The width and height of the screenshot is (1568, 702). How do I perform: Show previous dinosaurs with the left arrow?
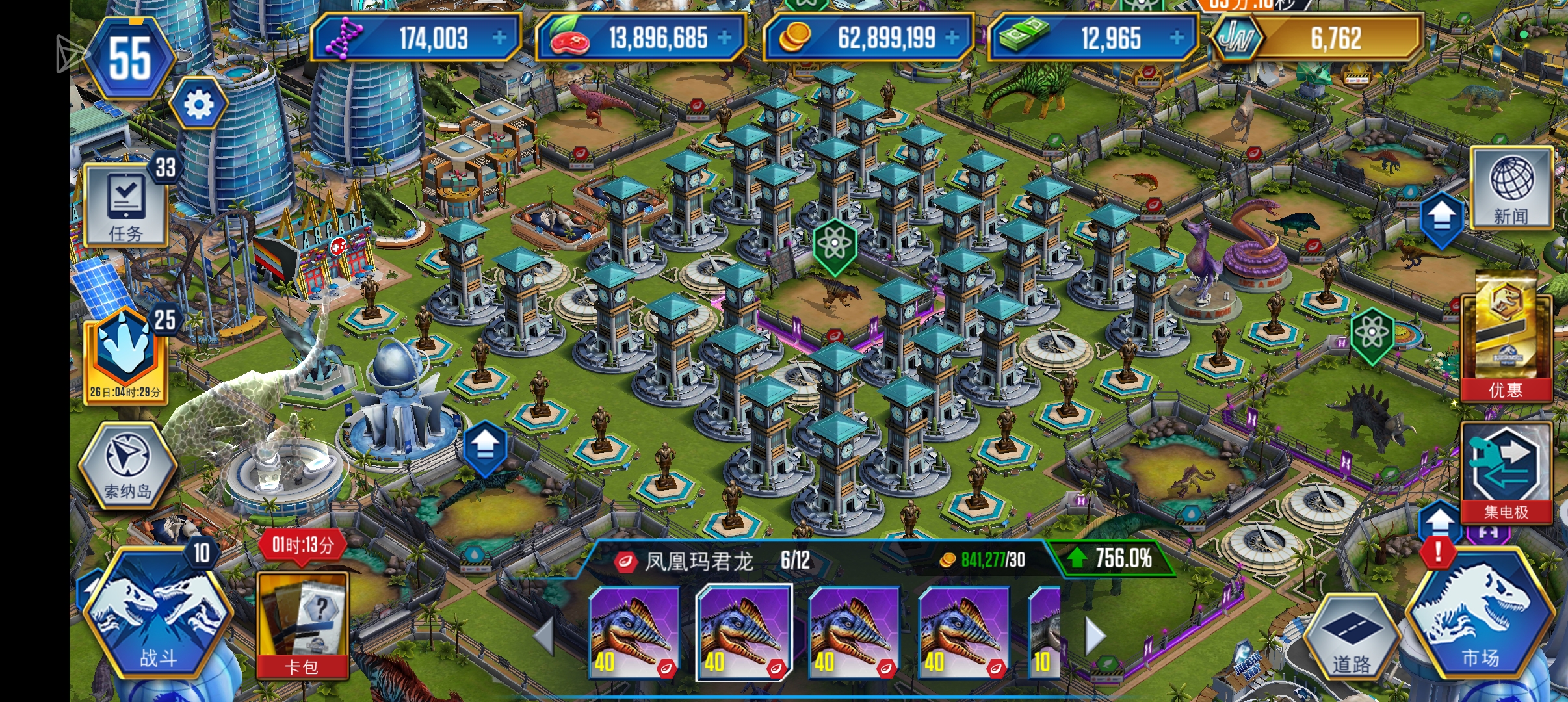click(x=545, y=635)
